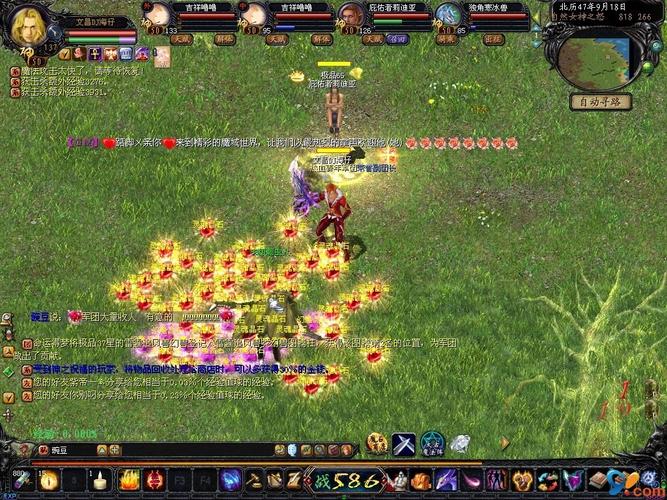This screenshot has width=667, height=500.
Task: Activate the flame skill on hotbar
Action: pos(129,478)
